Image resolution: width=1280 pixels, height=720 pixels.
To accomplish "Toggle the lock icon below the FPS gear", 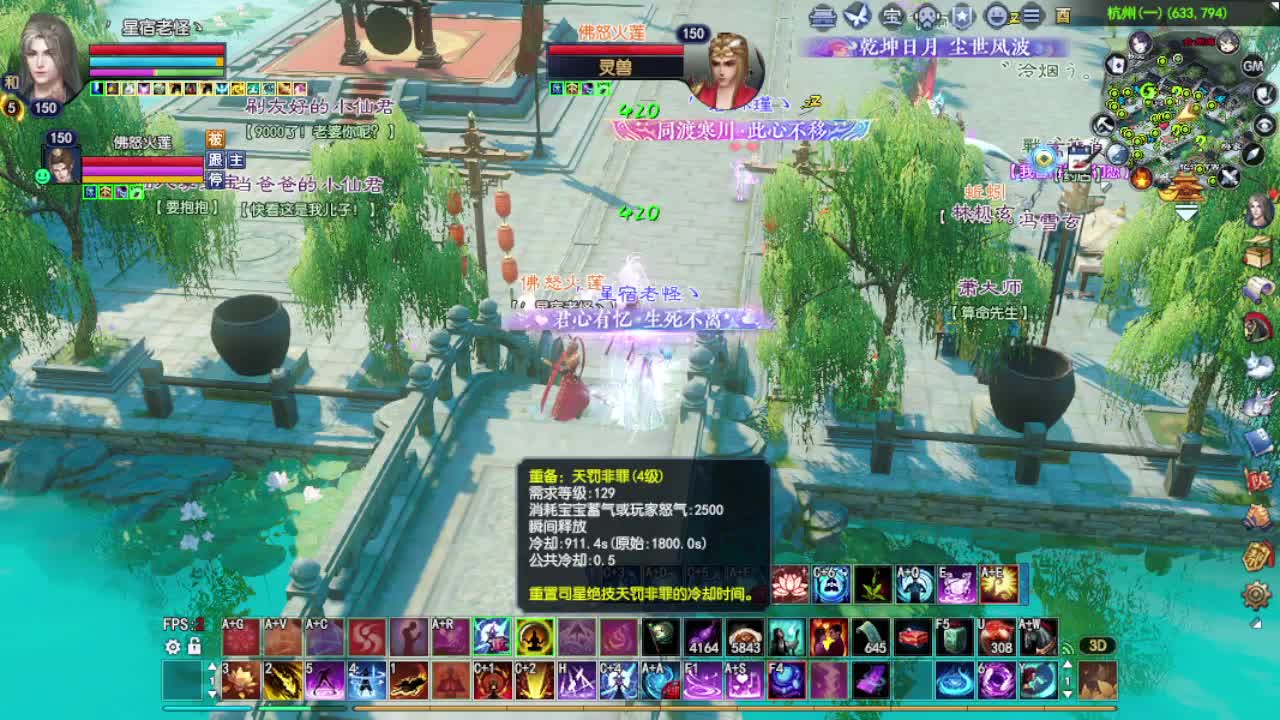I will pos(194,647).
